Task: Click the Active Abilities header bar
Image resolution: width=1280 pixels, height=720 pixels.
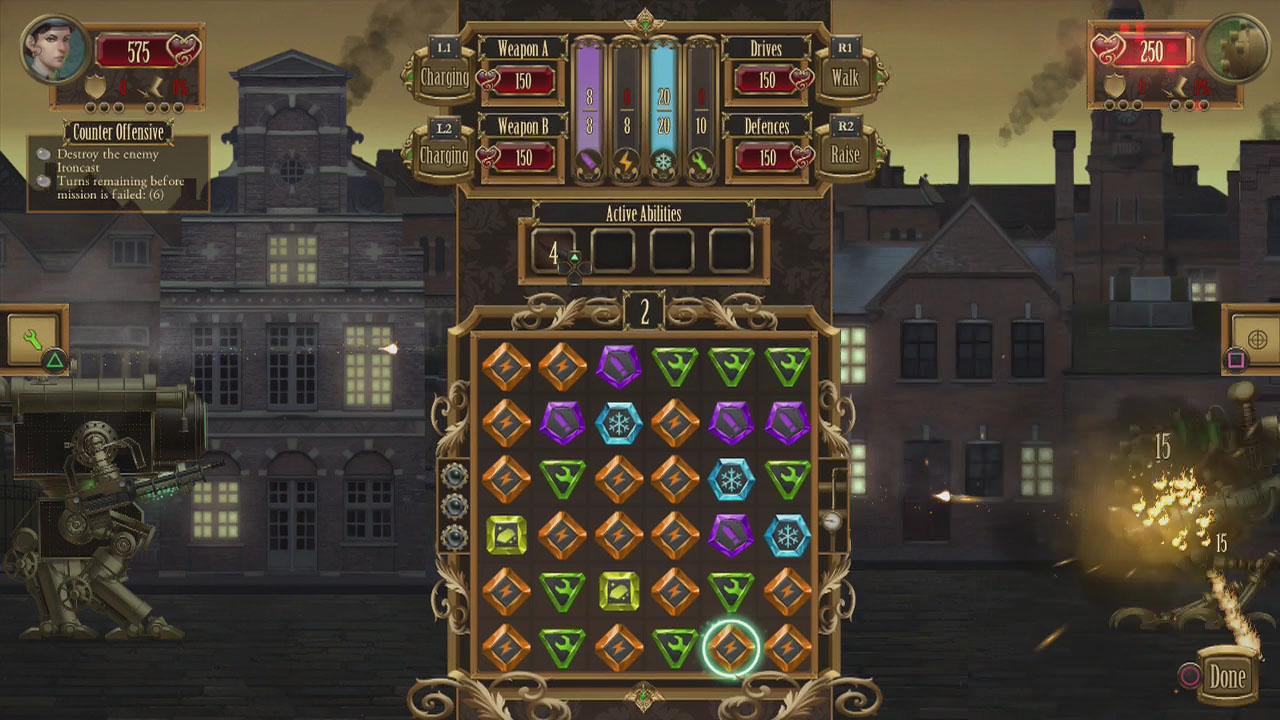Action: click(x=644, y=214)
